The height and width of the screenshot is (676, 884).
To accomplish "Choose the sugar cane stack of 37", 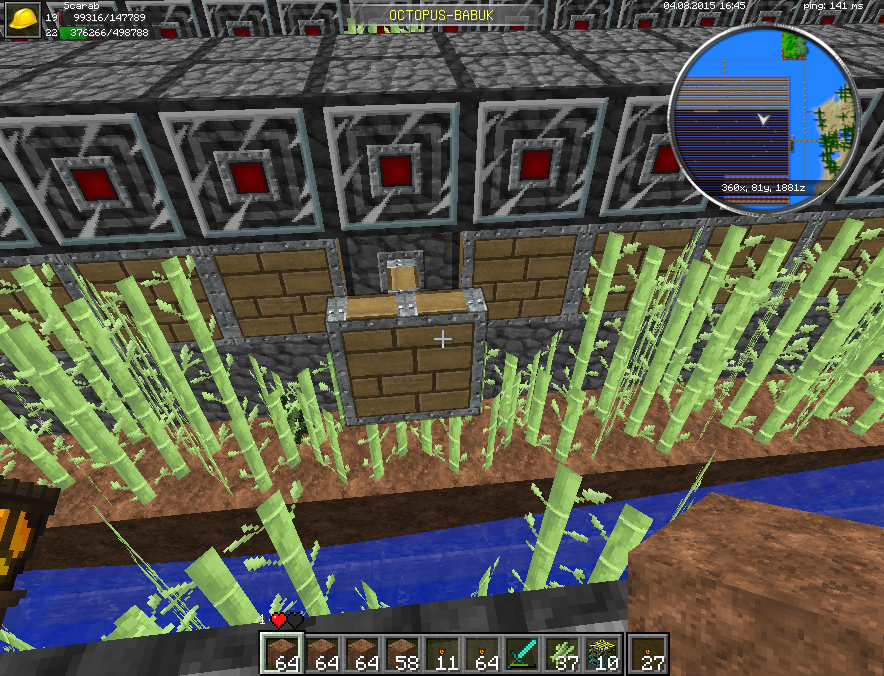I will tap(563, 653).
